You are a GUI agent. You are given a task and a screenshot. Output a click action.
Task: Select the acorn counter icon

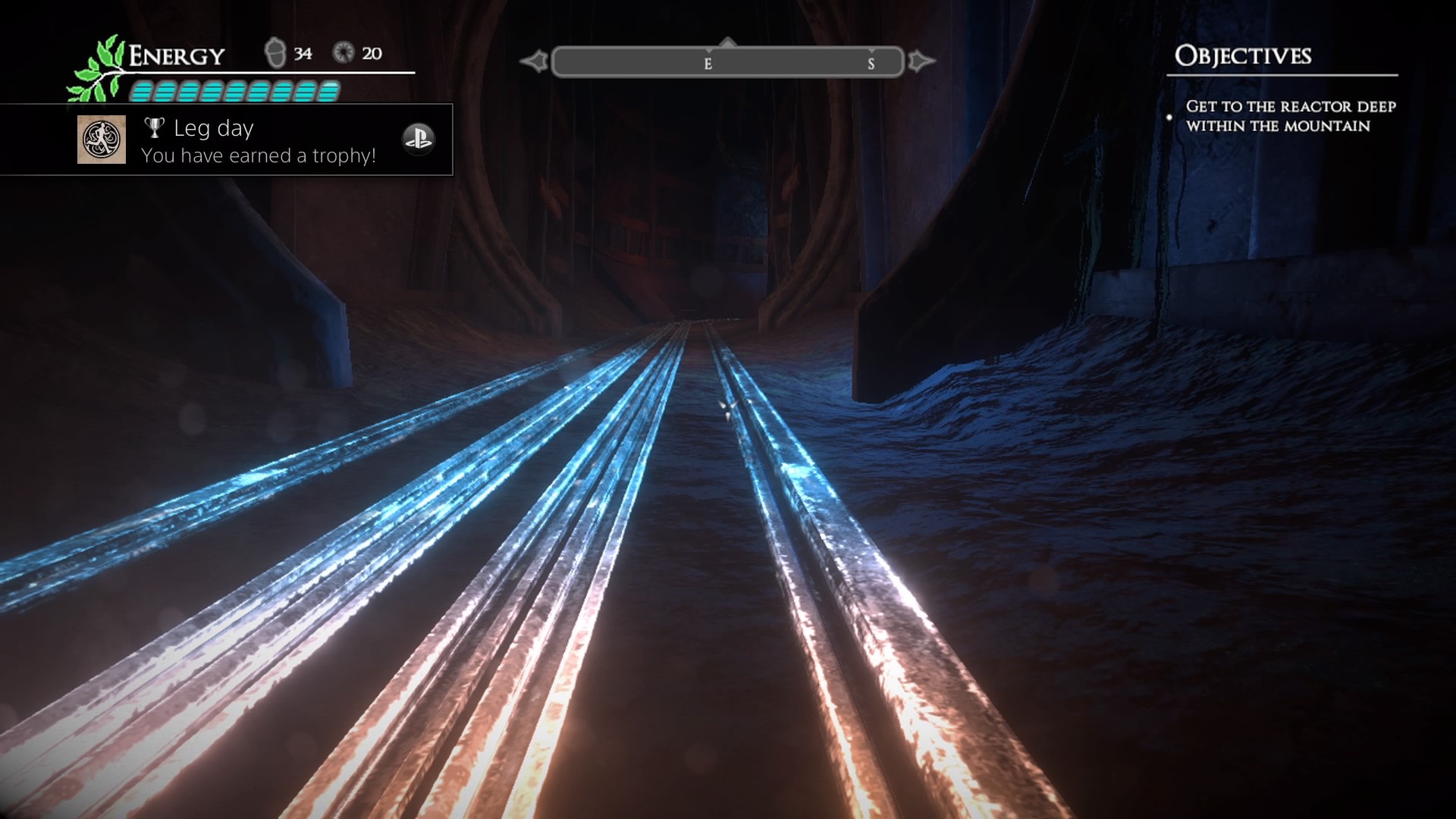275,53
